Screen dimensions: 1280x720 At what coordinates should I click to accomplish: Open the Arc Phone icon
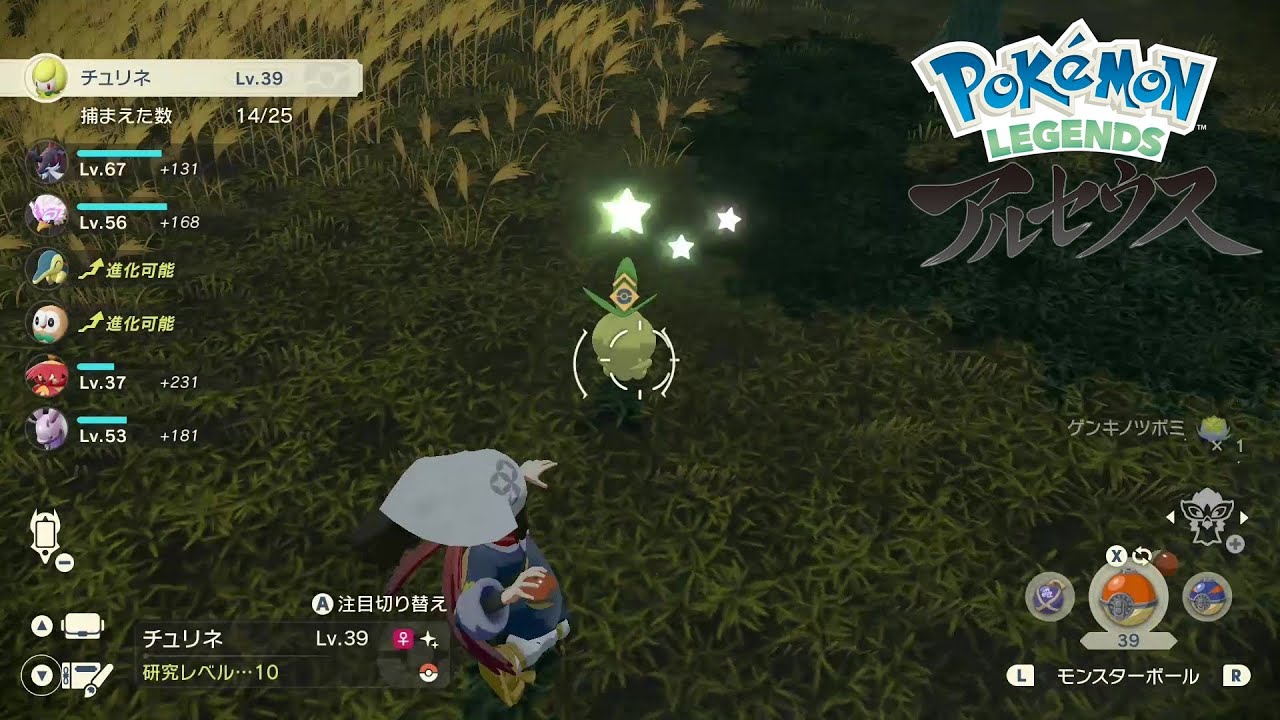click(44, 534)
